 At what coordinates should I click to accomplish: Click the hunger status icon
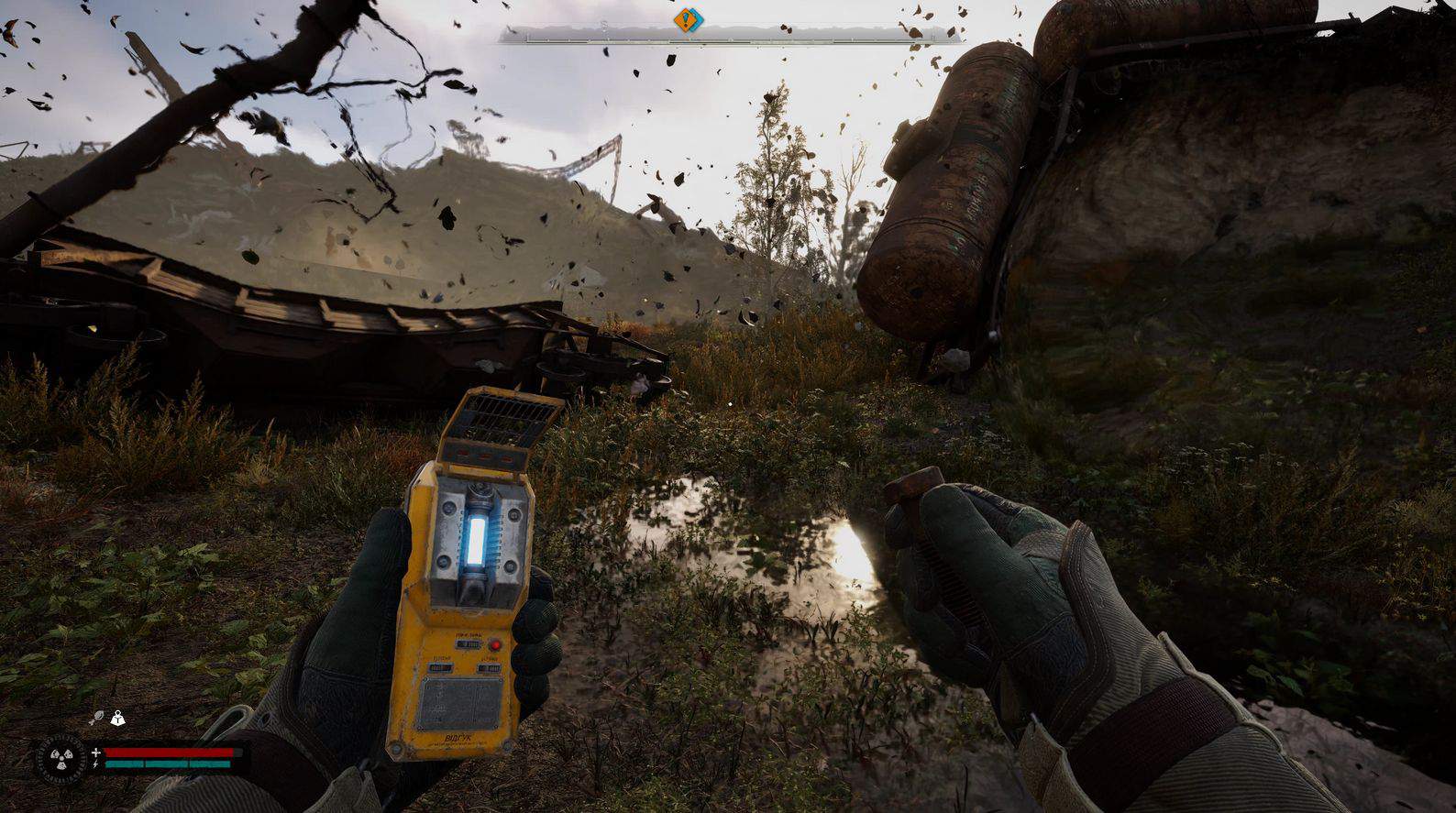tap(96, 719)
